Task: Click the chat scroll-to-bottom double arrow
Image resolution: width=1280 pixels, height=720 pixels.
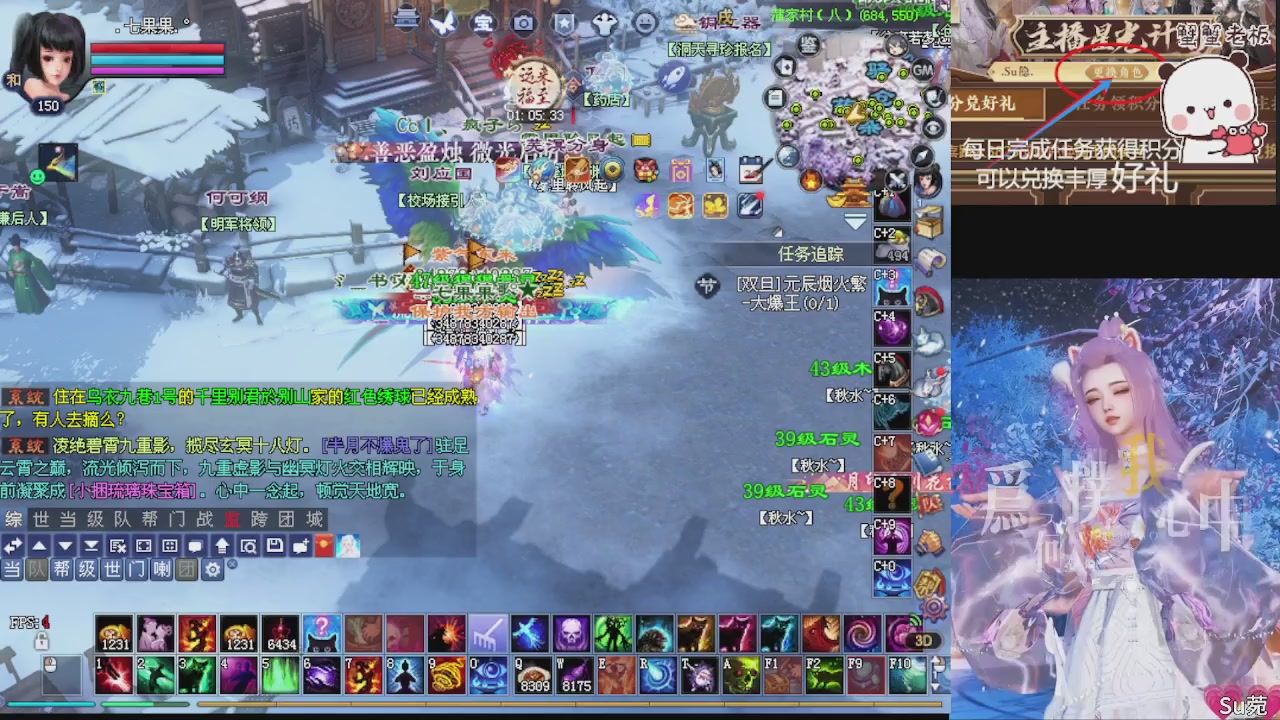Action: click(x=92, y=545)
